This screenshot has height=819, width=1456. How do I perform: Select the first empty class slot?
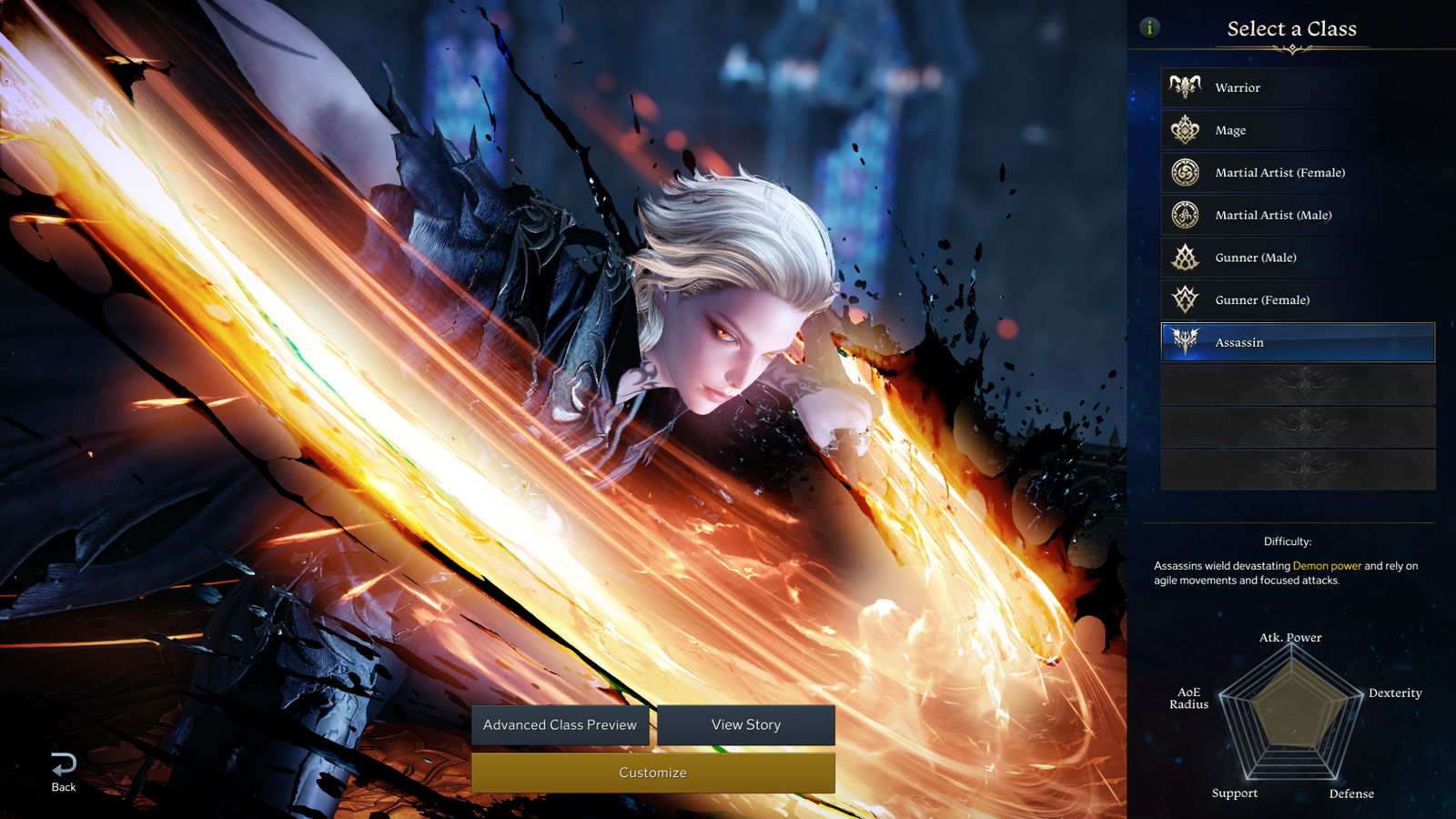pyautogui.click(x=1297, y=385)
